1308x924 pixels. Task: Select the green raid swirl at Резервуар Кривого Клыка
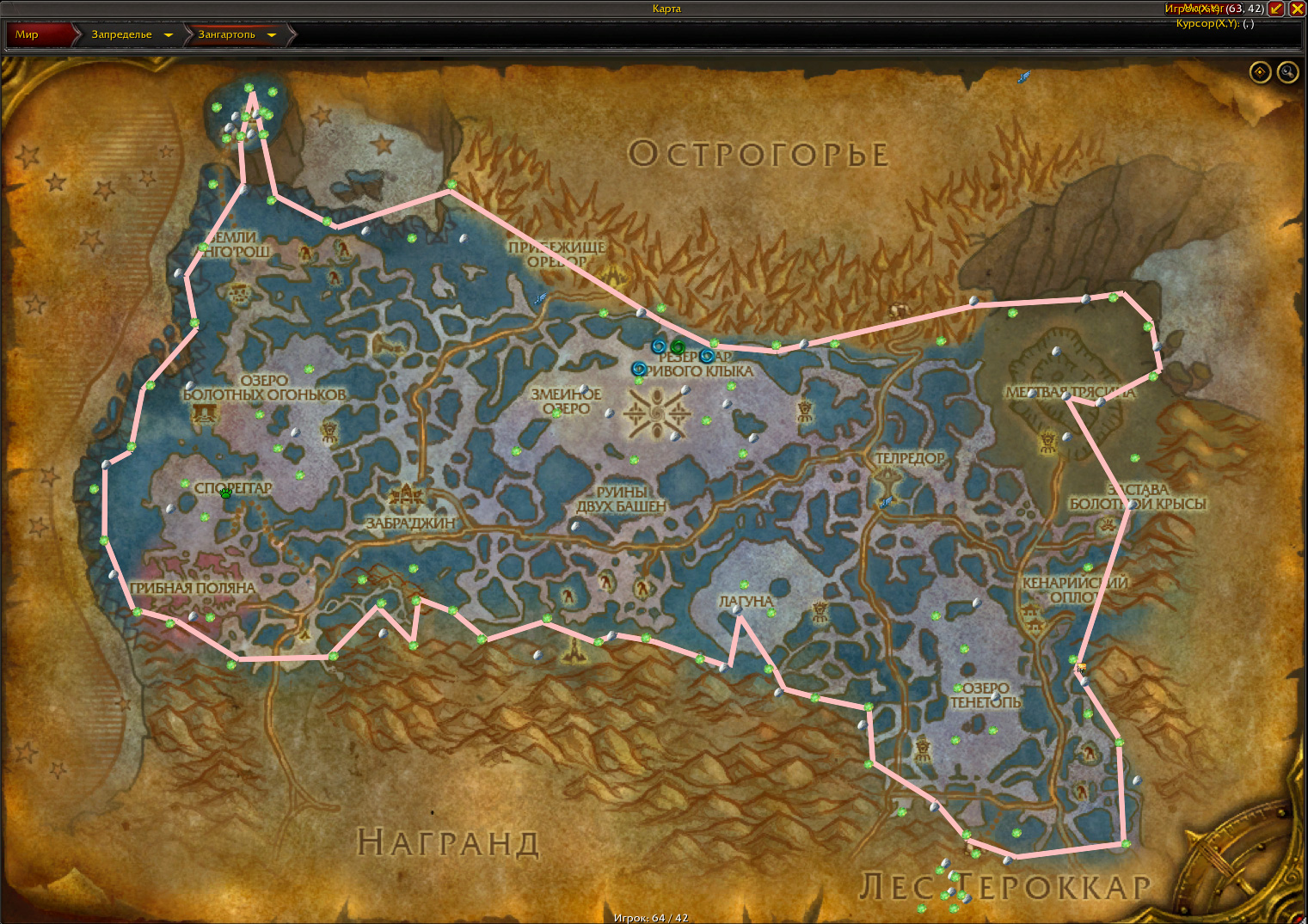677,347
